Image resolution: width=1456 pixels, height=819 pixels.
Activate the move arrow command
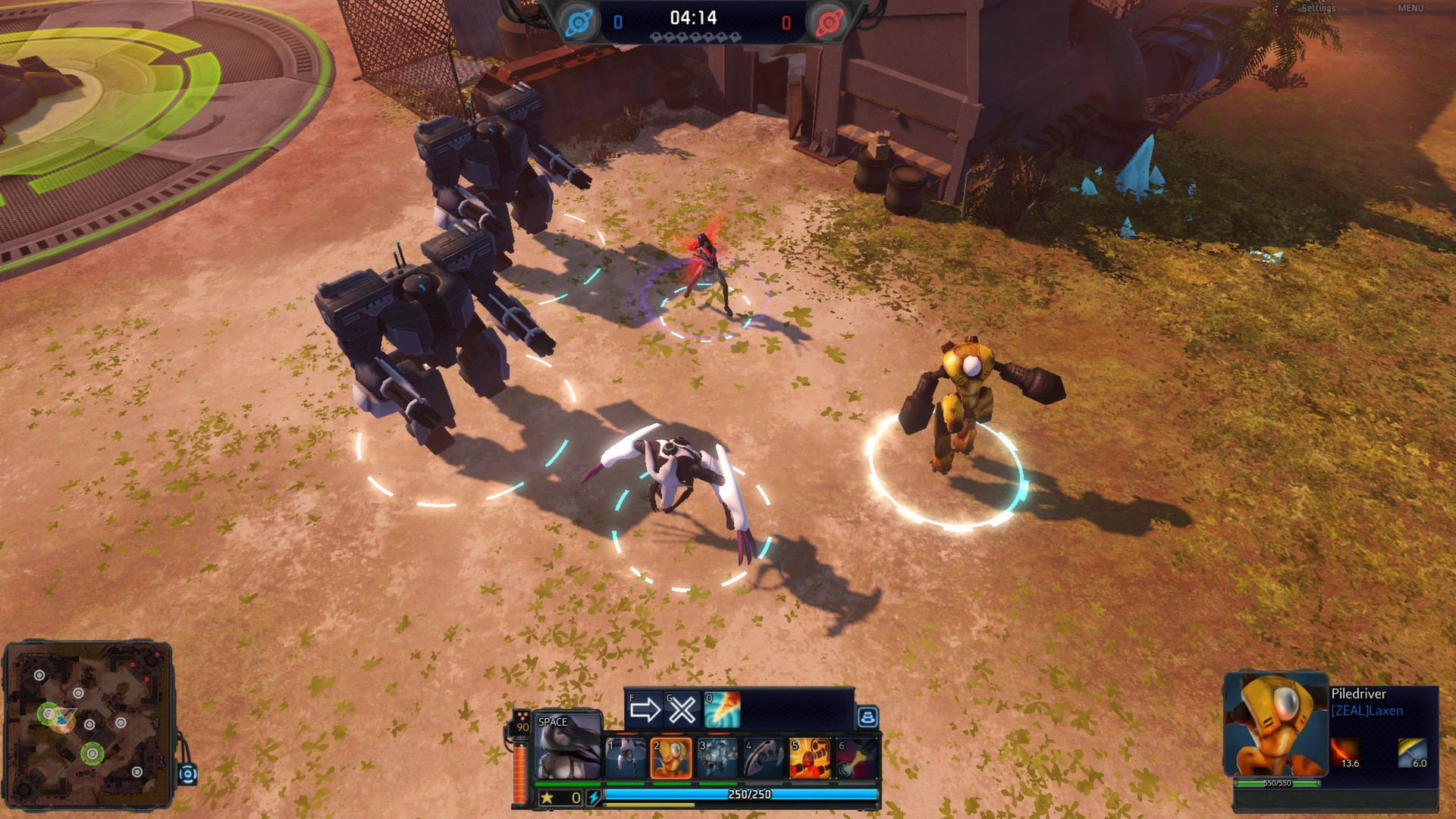coord(645,710)
